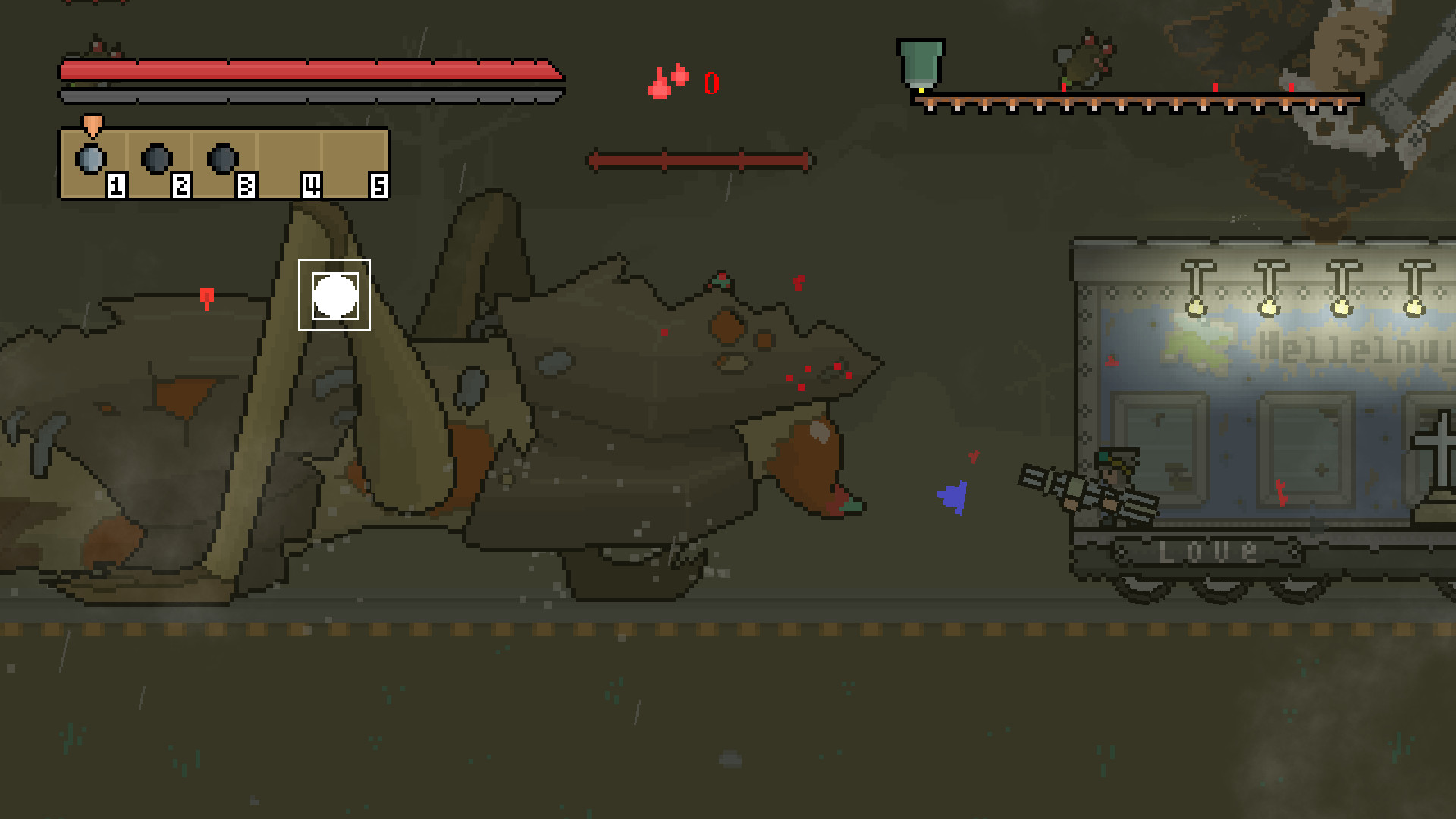The height and width of the screenshot is (819, 1456).
Task: Click the white crosshair reticle
Action: pyautogui.click(x=334, y=295)
